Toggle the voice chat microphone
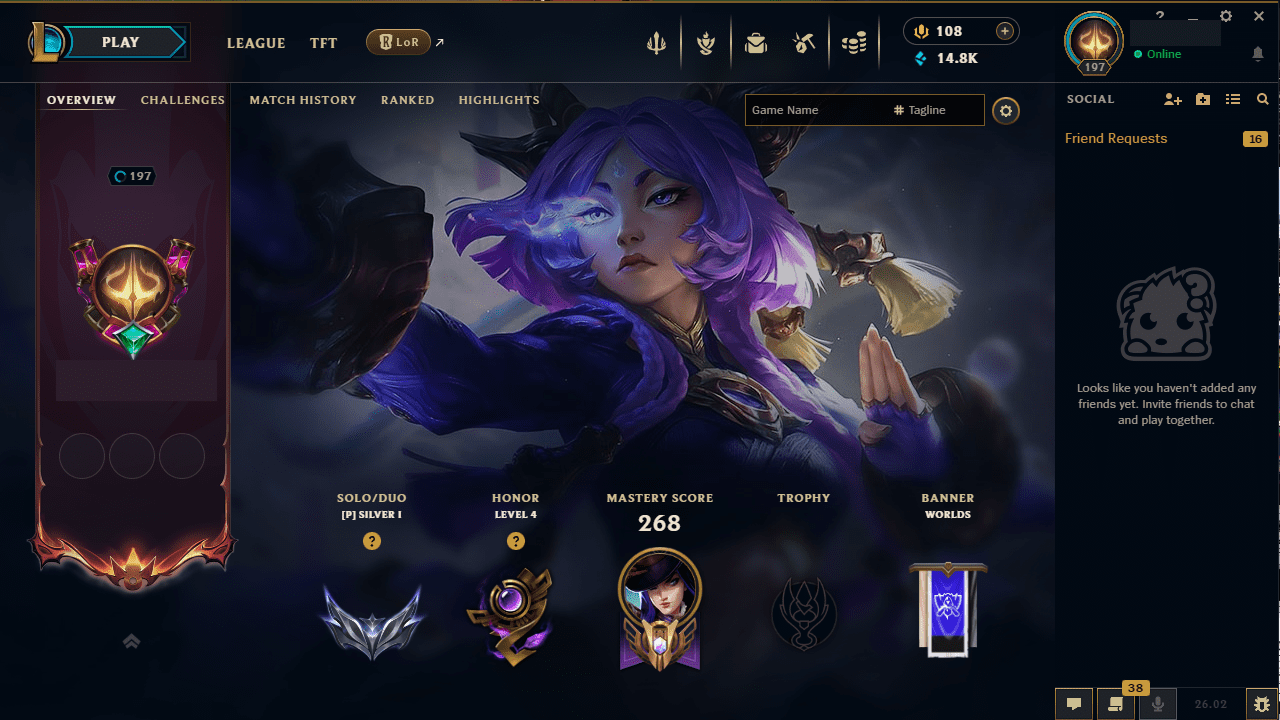Screen dimensions: 1280x720 1157,703
